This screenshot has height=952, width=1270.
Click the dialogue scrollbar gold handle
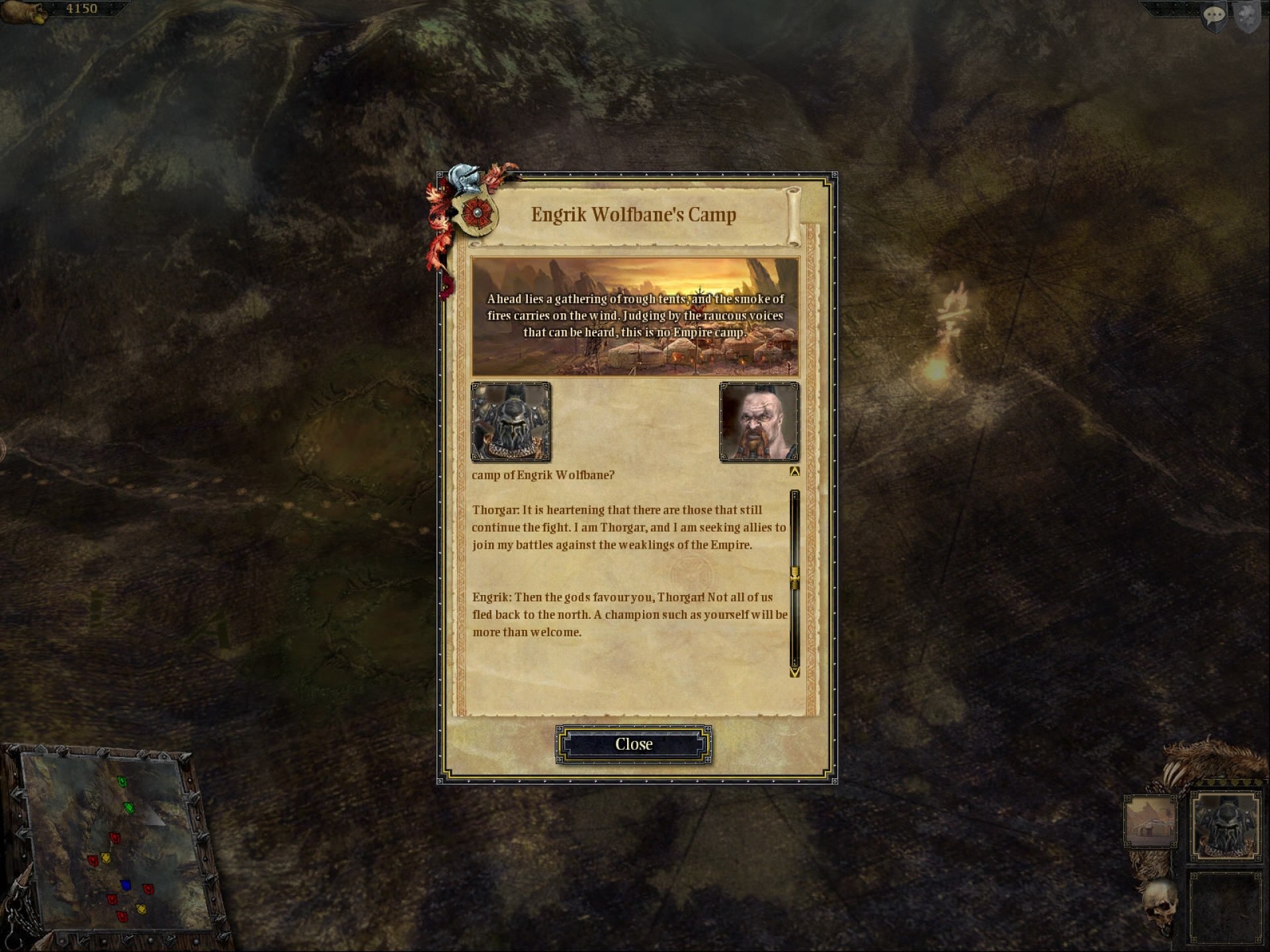tap(794, 576)
